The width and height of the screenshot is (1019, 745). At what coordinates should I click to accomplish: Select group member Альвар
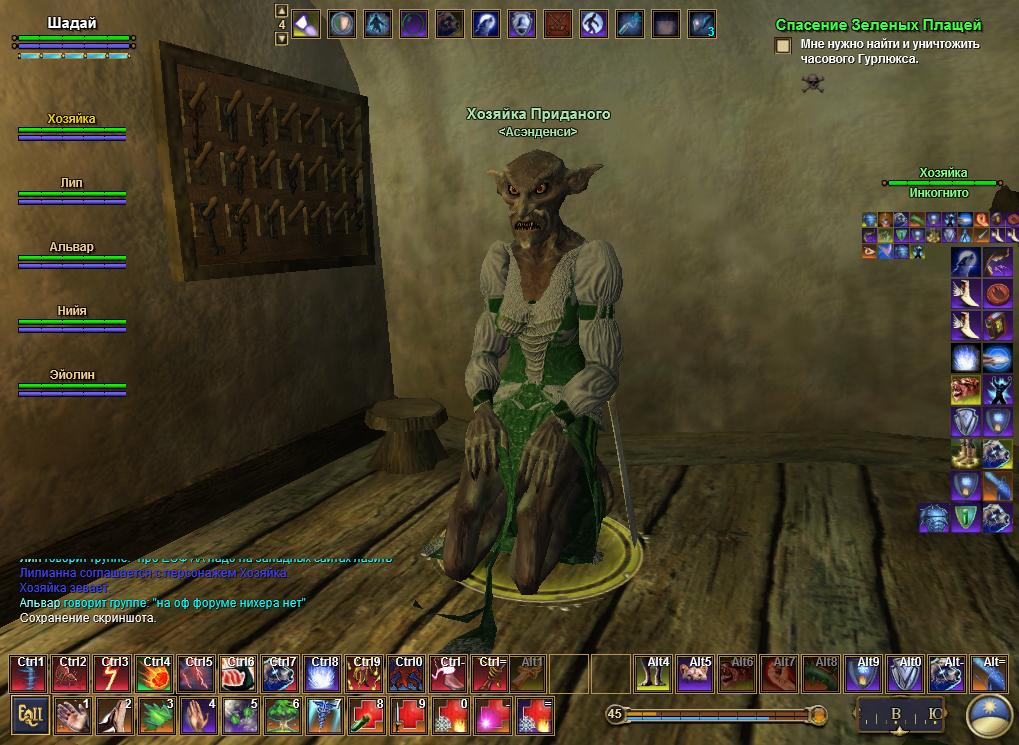point(72,247)
